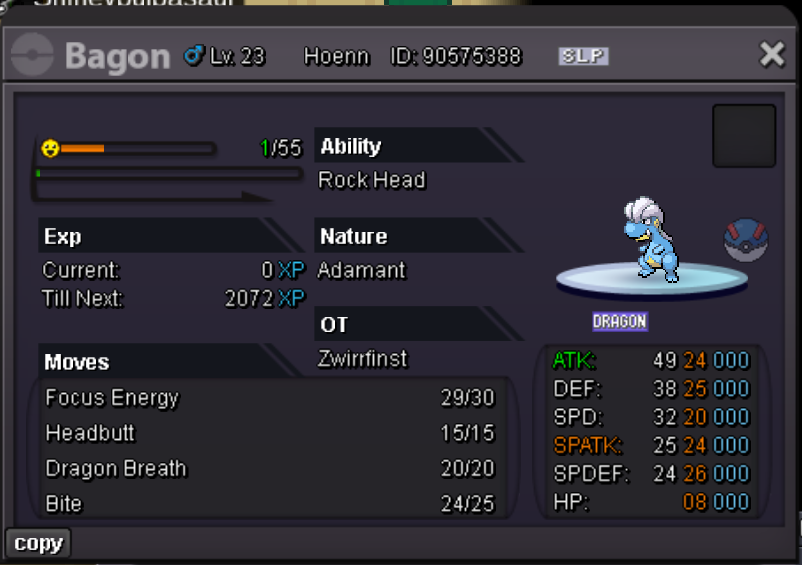Select the Headbutt move row

pyautogui.click(x=90, y=433)
